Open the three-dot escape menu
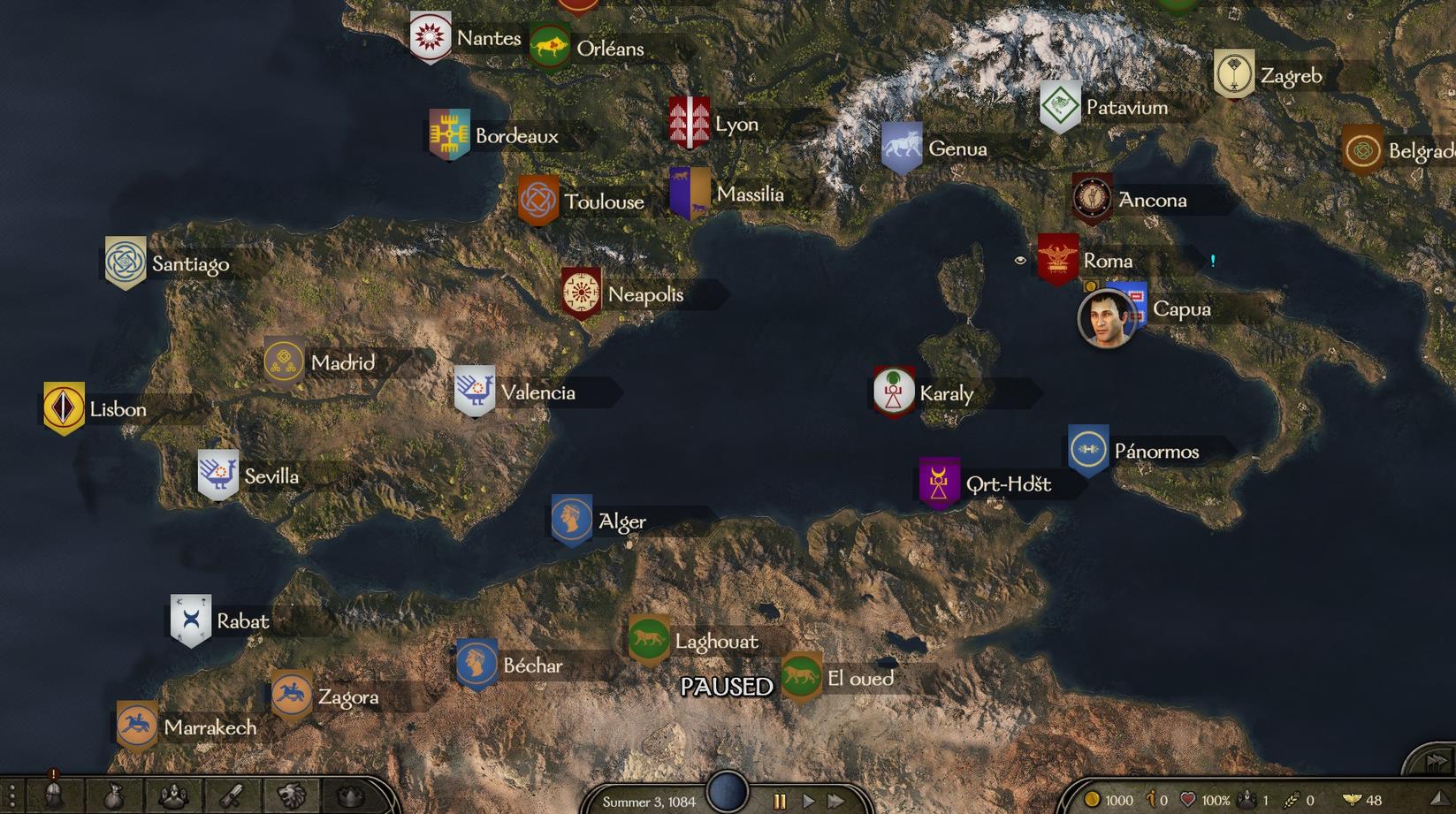This screenshot has height=814, width=1456. (11, 797)
